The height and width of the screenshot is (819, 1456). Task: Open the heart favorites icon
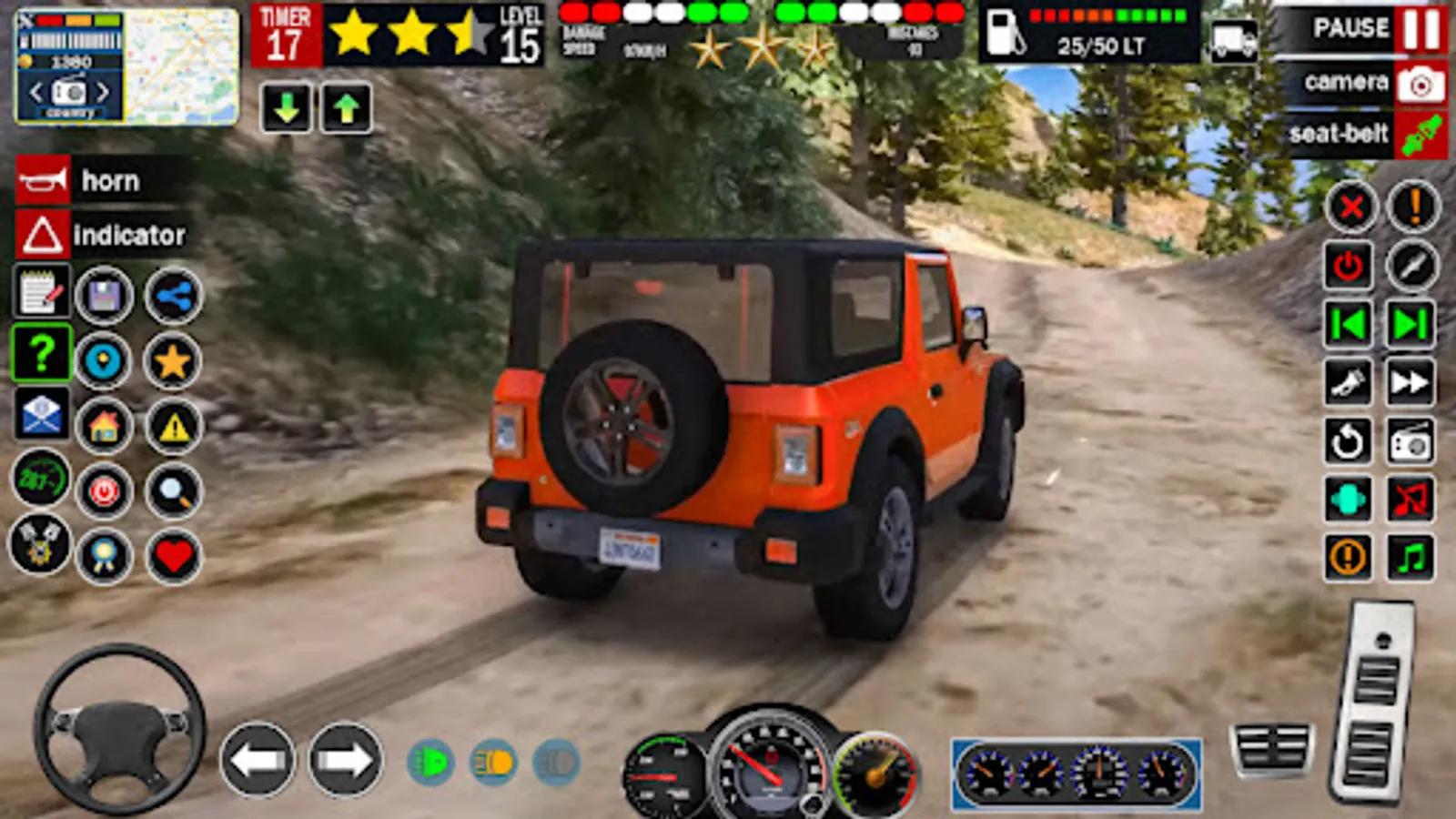click(173, 555)
